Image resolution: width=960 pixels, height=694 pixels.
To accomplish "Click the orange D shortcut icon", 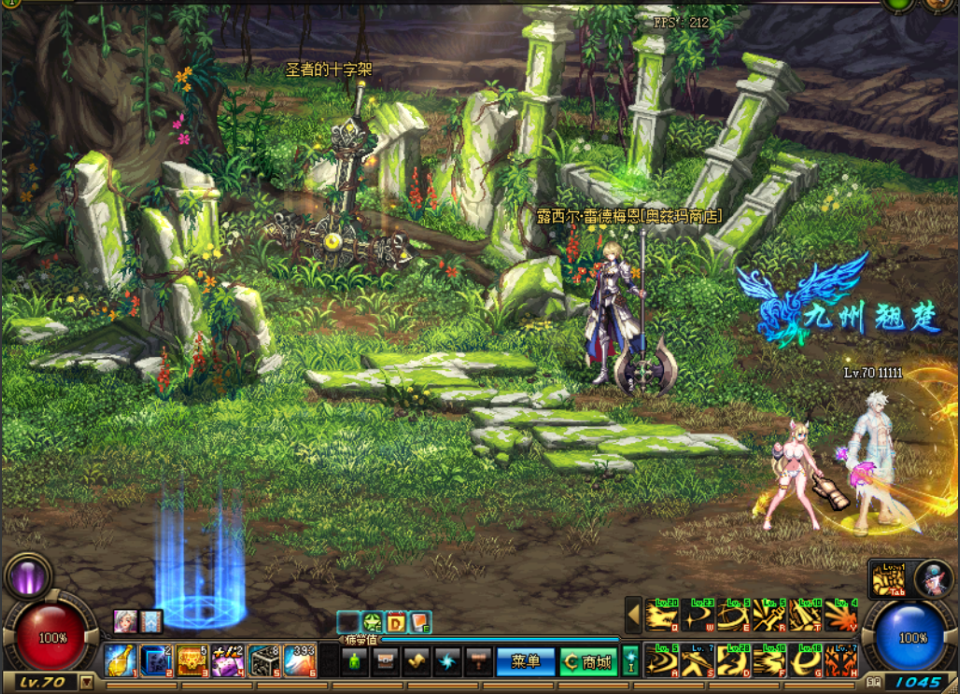I will pyautogui.click(x=396, y=623).
